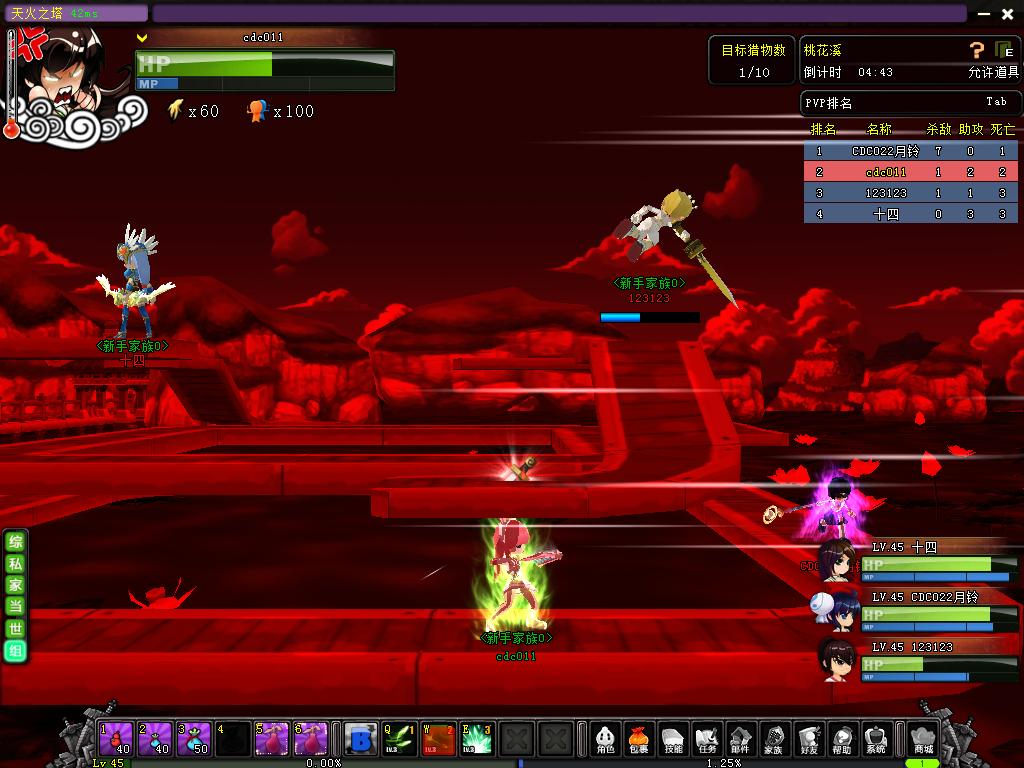Activate the green Q skill icon

(399, 739)
